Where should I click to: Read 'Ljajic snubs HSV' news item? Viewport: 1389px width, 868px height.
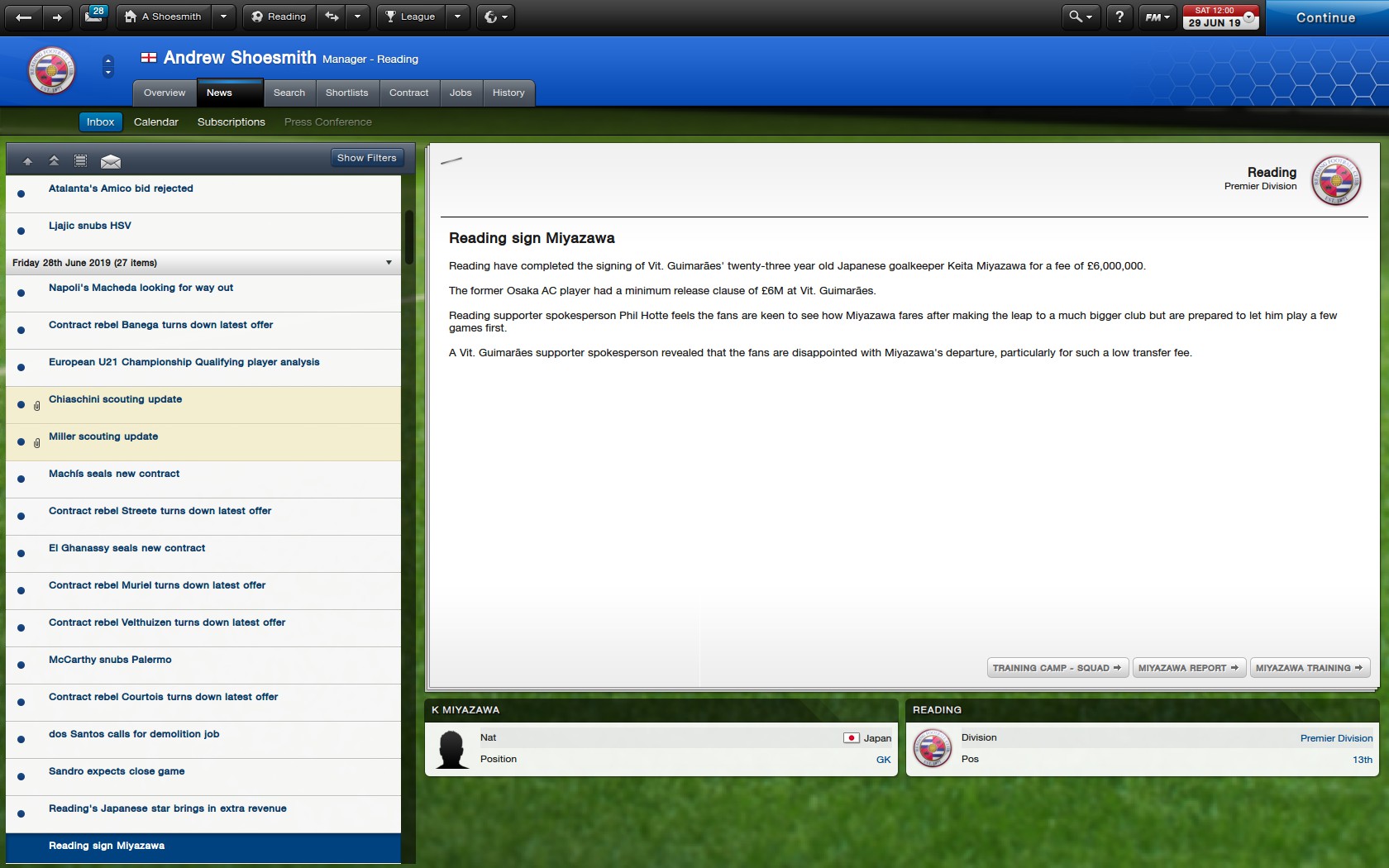(89, 226)
